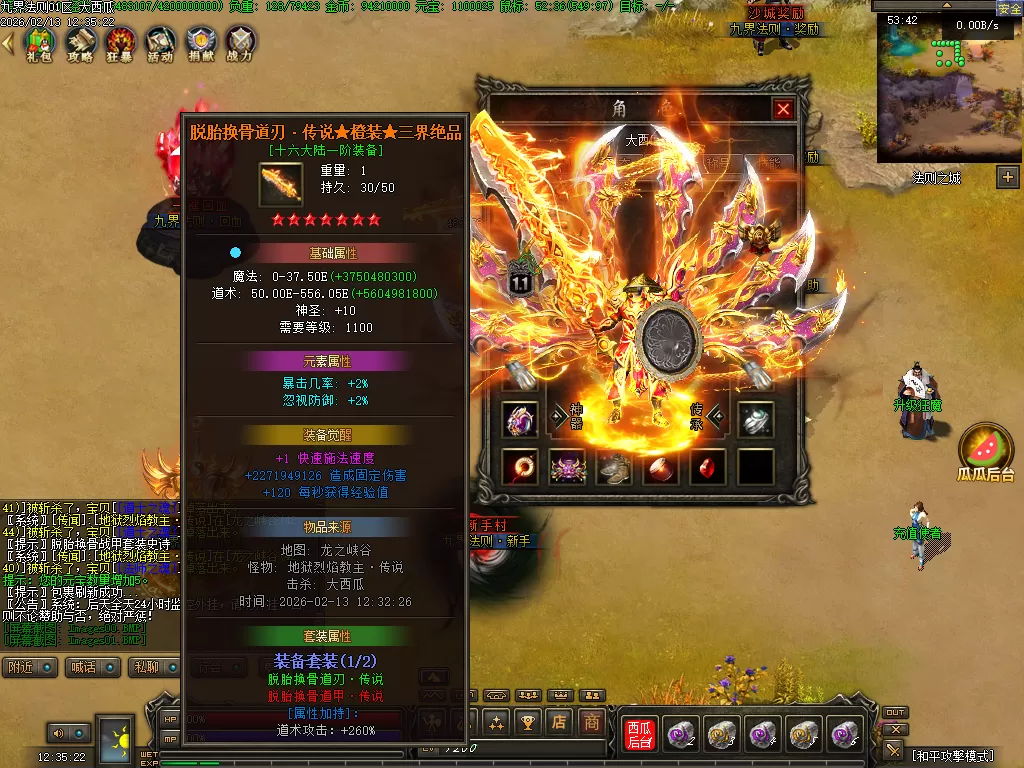The image size is (1024, 768).
Task: Open the mall (商) button
Action: pyautogui.click(x=592, y=721)
